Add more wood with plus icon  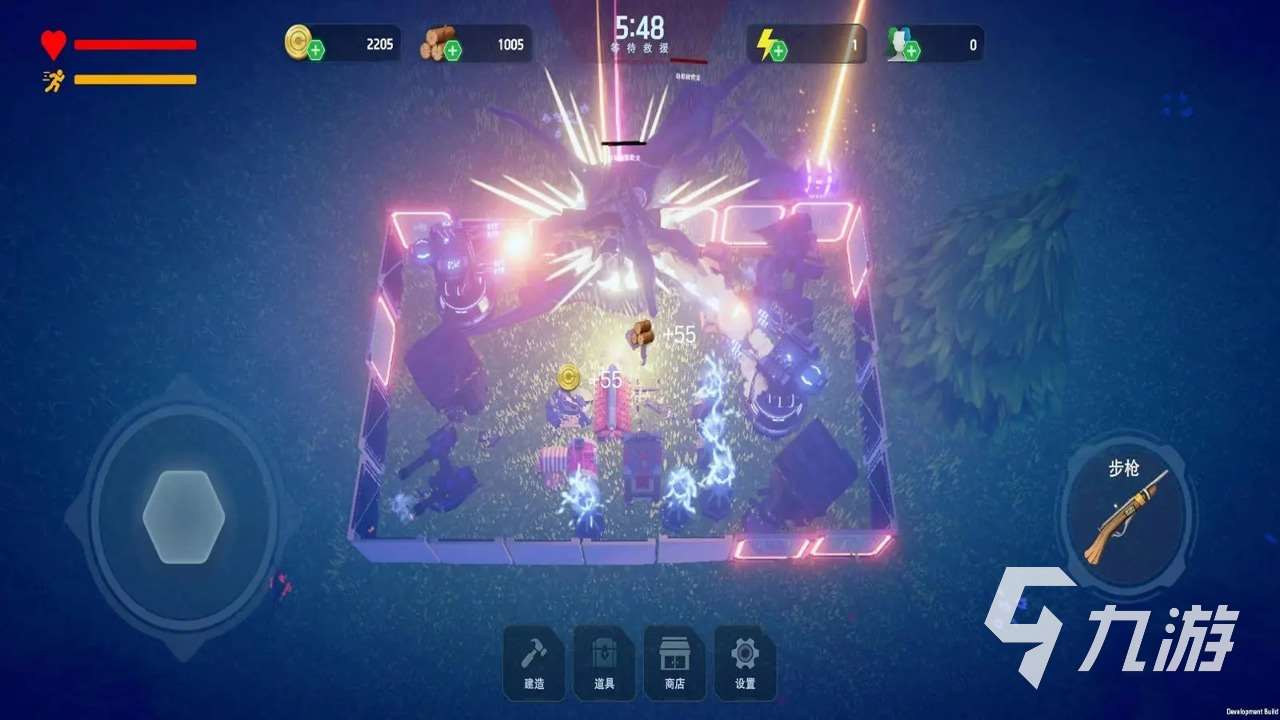453,50
